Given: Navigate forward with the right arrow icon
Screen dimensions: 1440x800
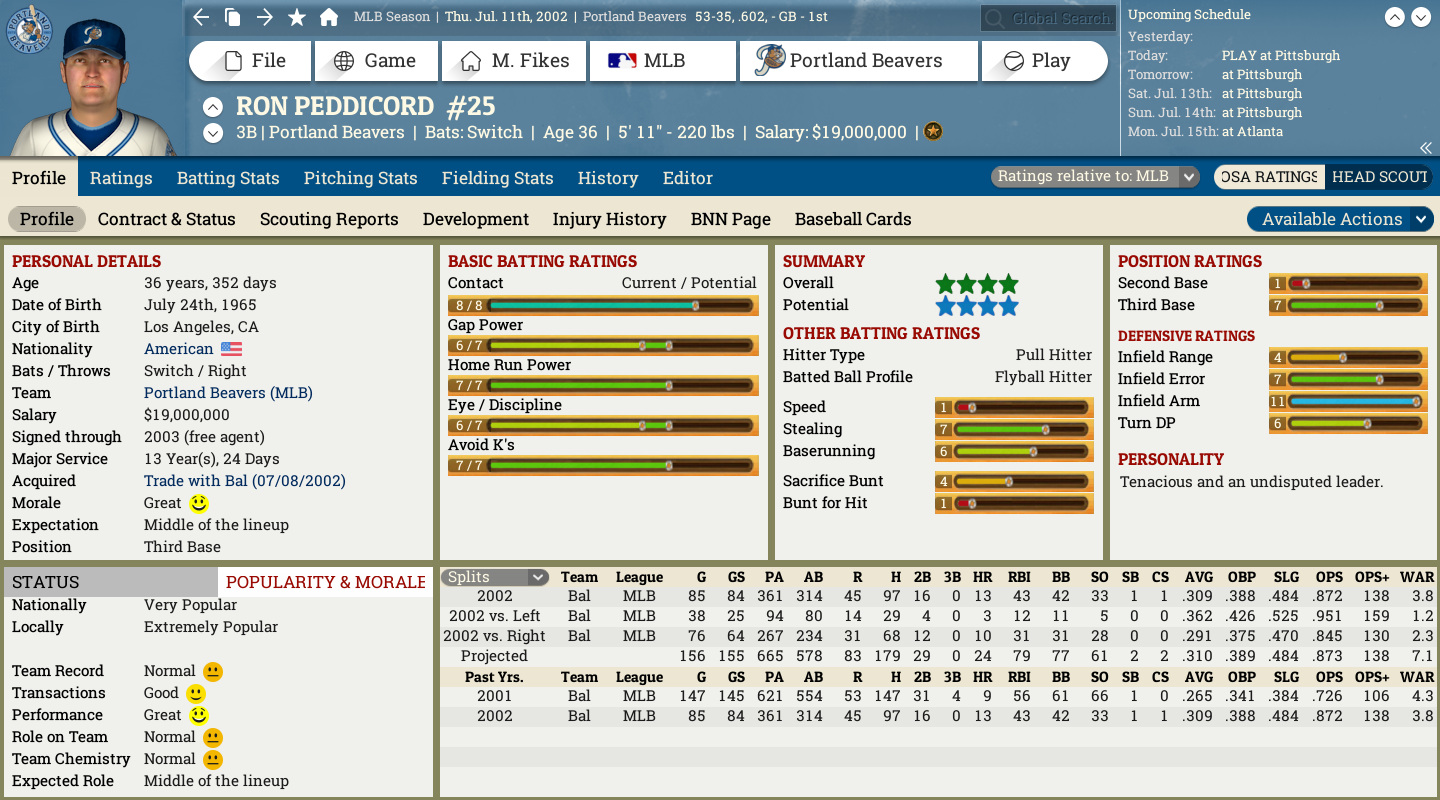Looking at the screenshot, I should [263, 17].
